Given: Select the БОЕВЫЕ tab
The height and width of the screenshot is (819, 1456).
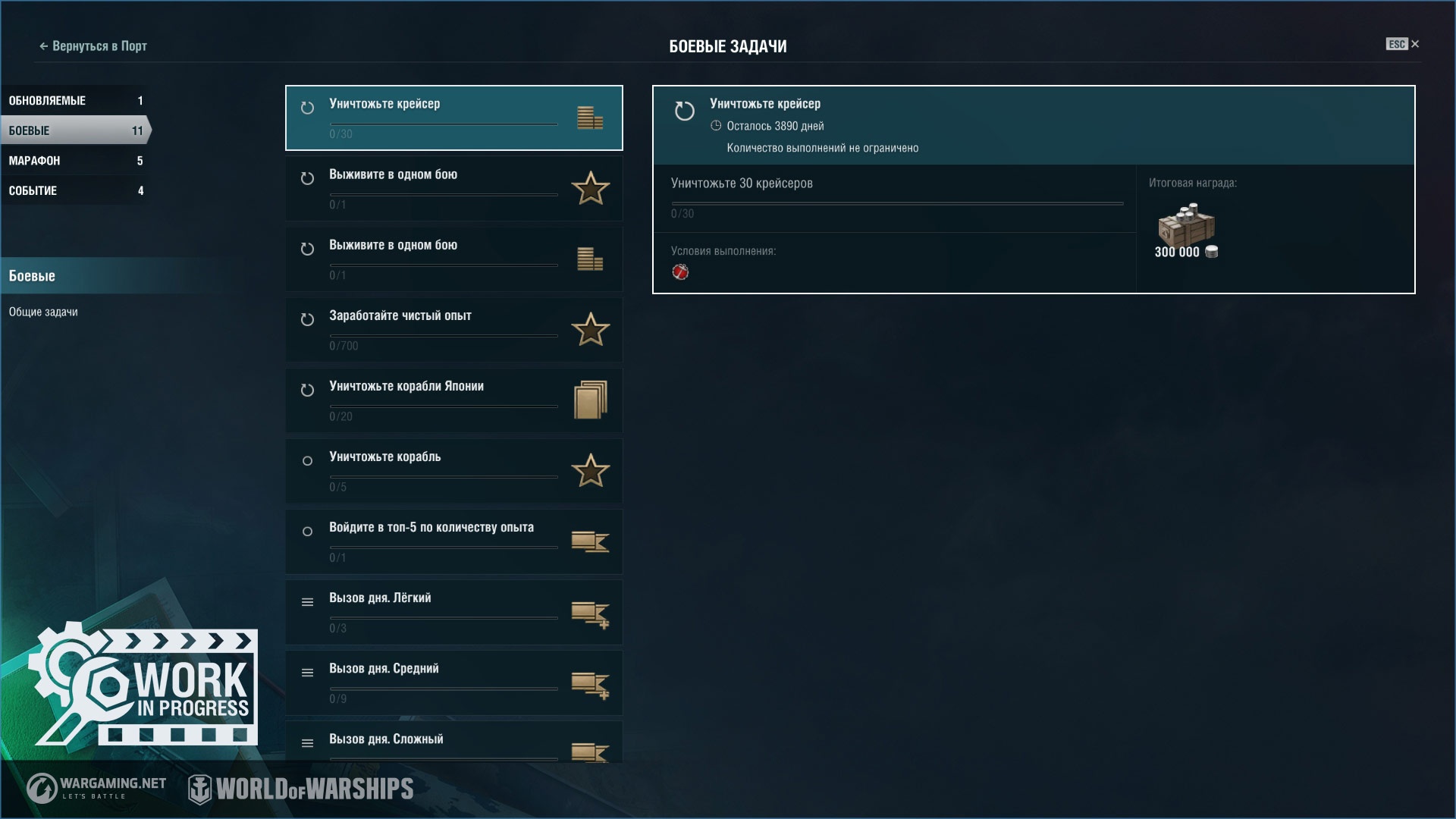Looking at the screenshot, I should pyautogui.click(x=74, y=130).
